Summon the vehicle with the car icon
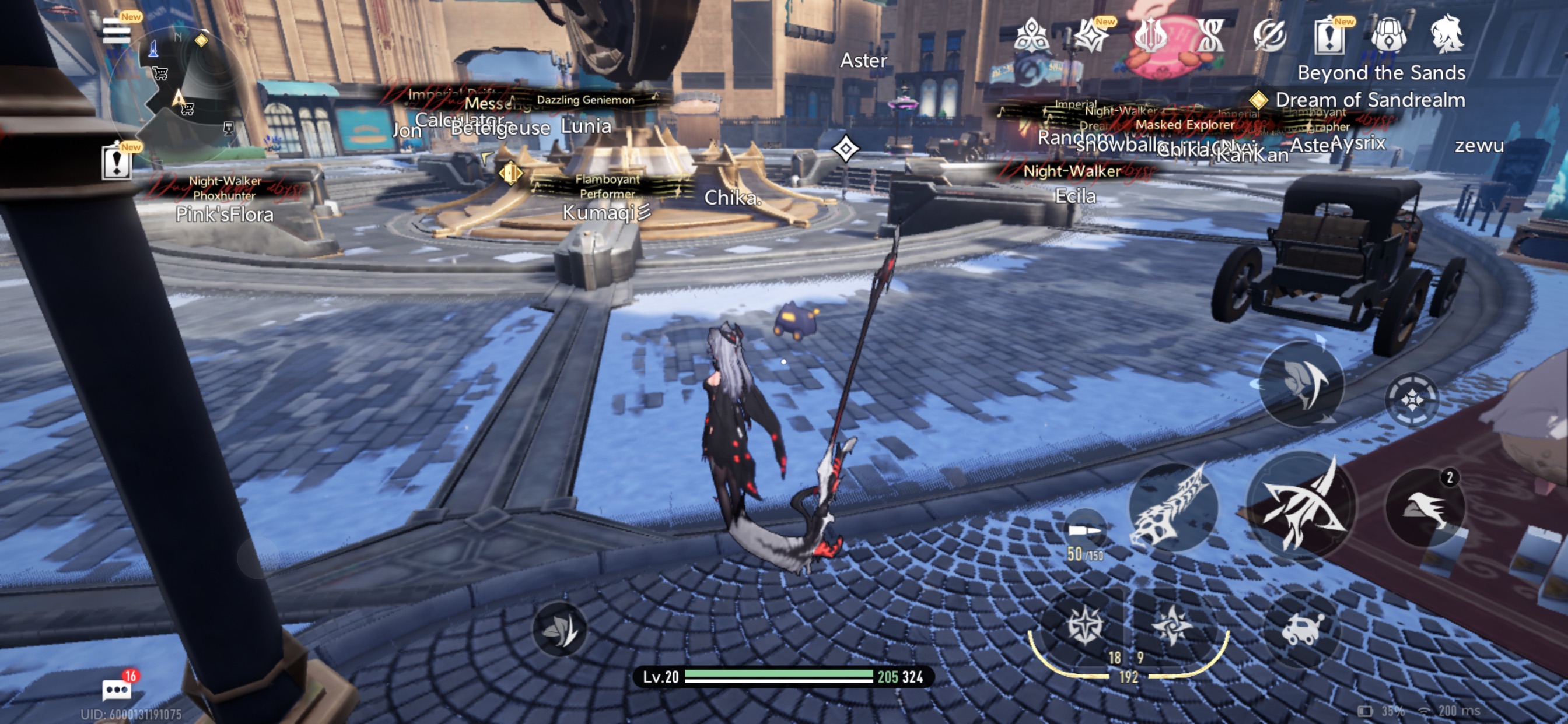Screen dimensions: 1568x724 [1301, 630]
